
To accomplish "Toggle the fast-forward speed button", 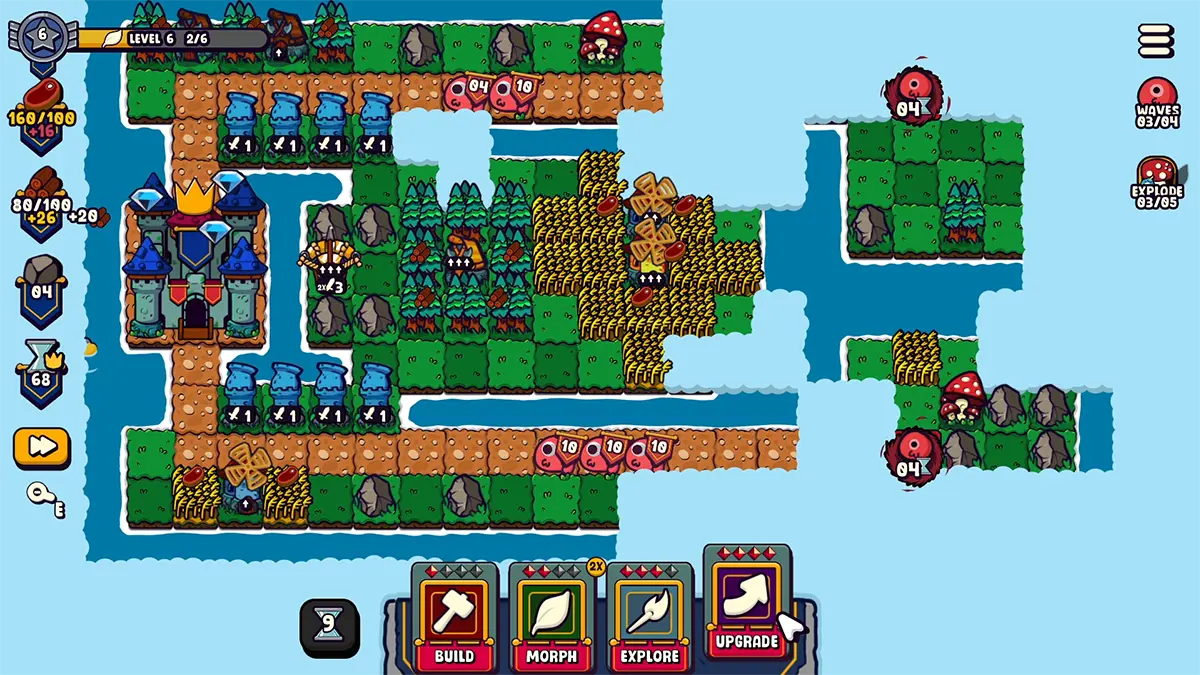I will pyautogui.click(x=41, y=447).
